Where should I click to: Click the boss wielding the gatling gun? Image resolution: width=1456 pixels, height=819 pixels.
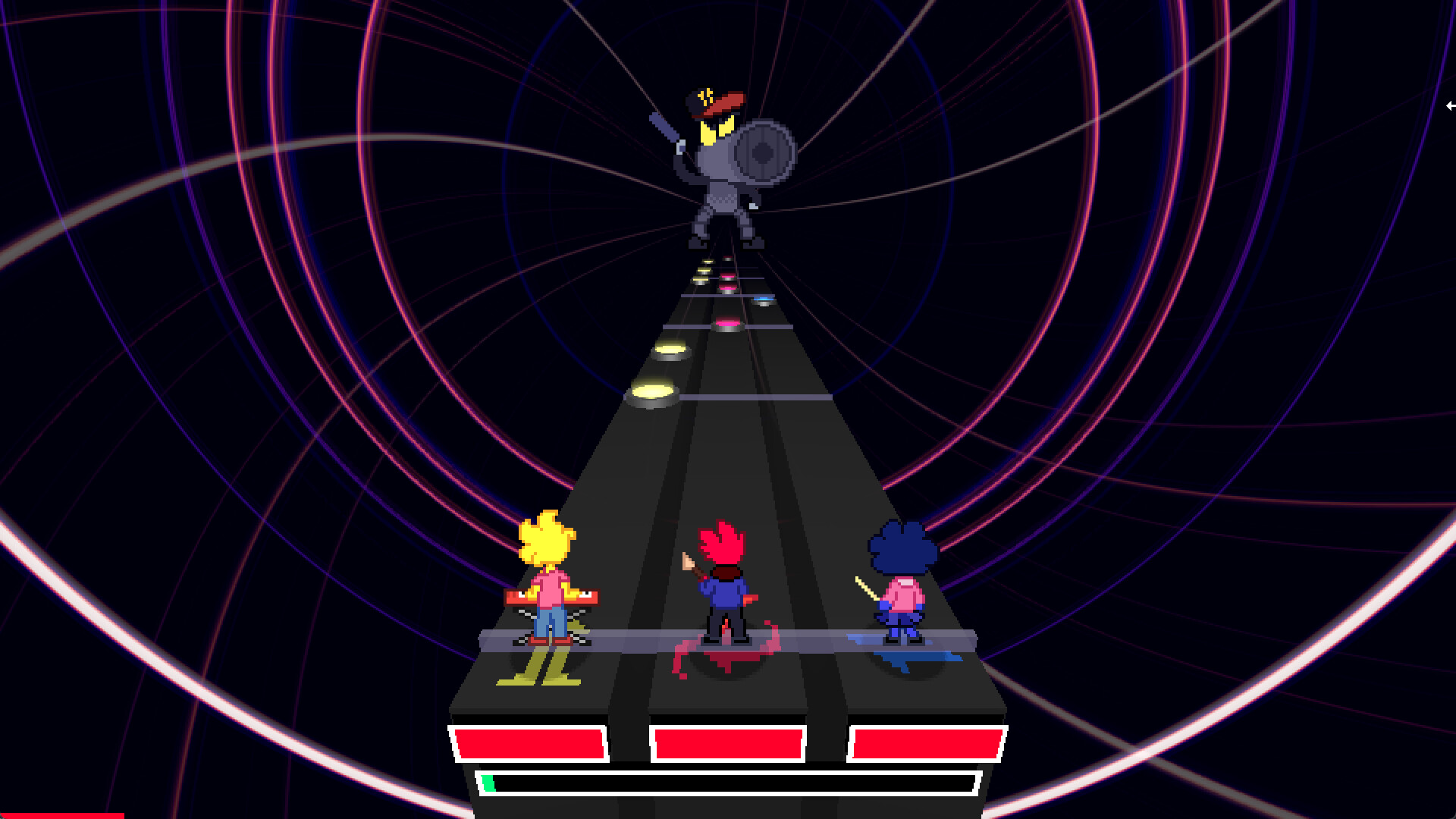tap(720, 174)
